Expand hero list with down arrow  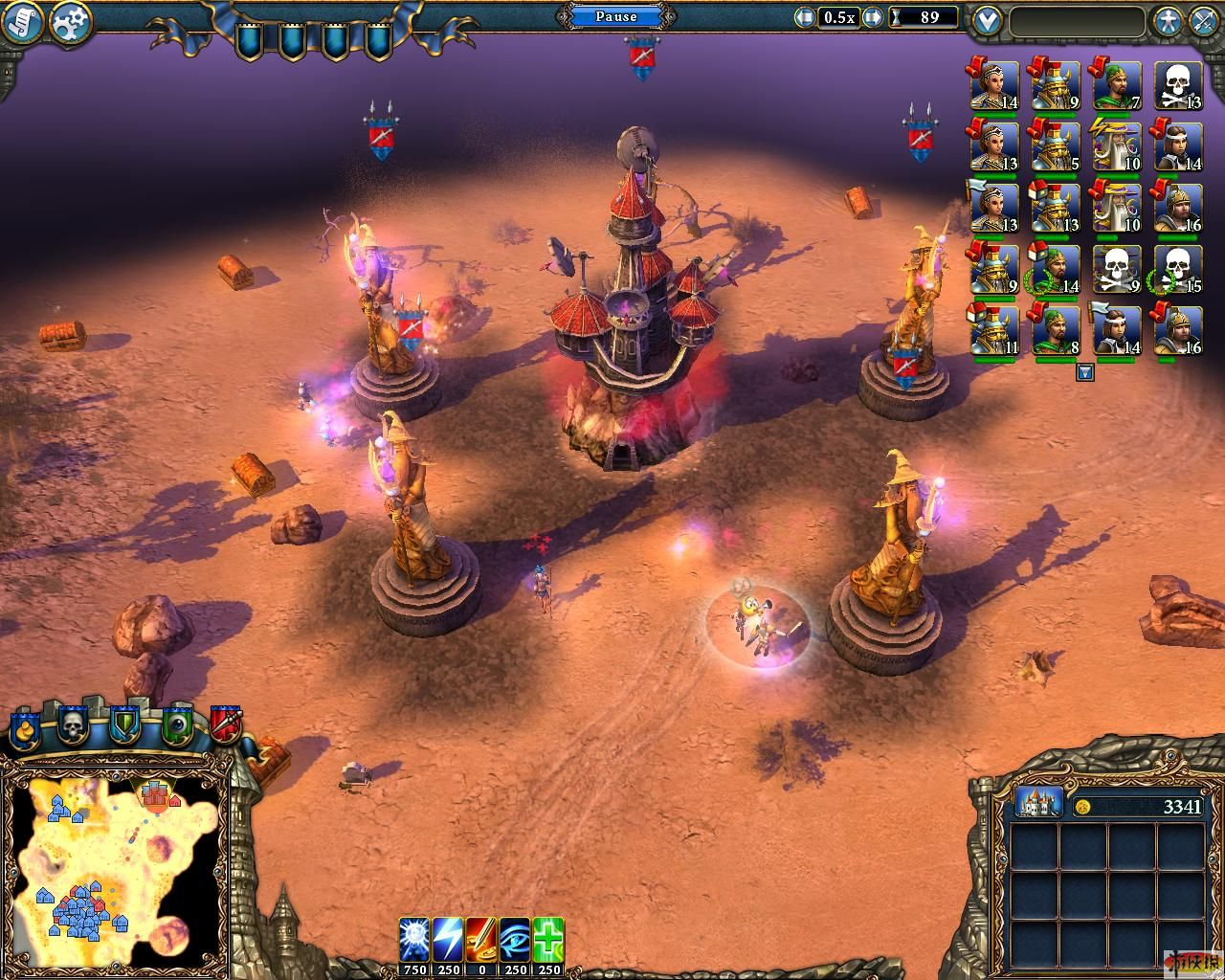click(x=1084, y=372)
